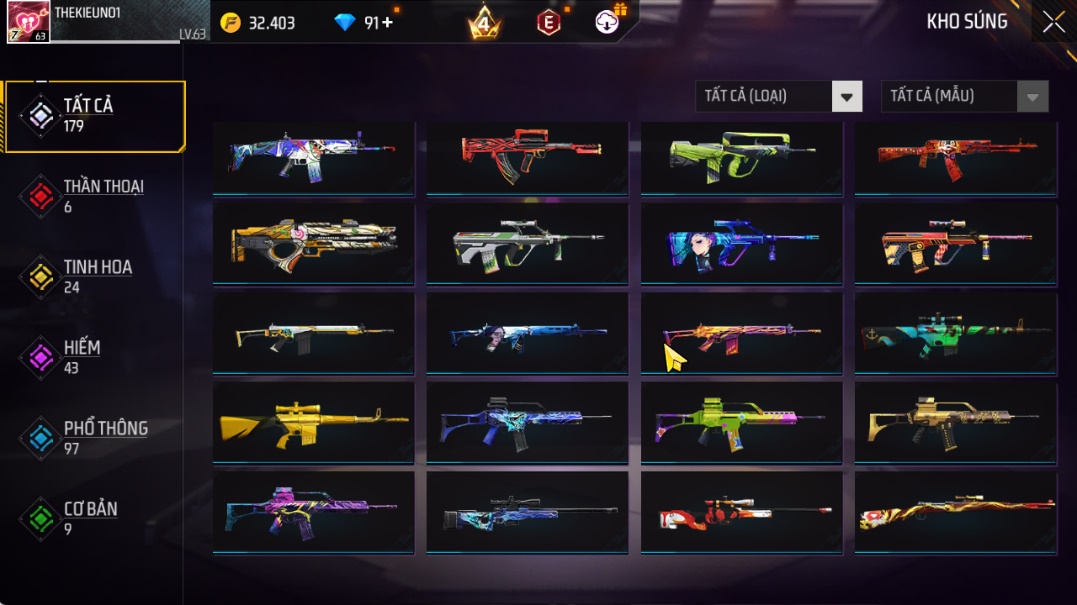1077x605 pixels.
Task: Expand the Tất Cả (Mẫu) dropdown
Action: pos(964,96)
